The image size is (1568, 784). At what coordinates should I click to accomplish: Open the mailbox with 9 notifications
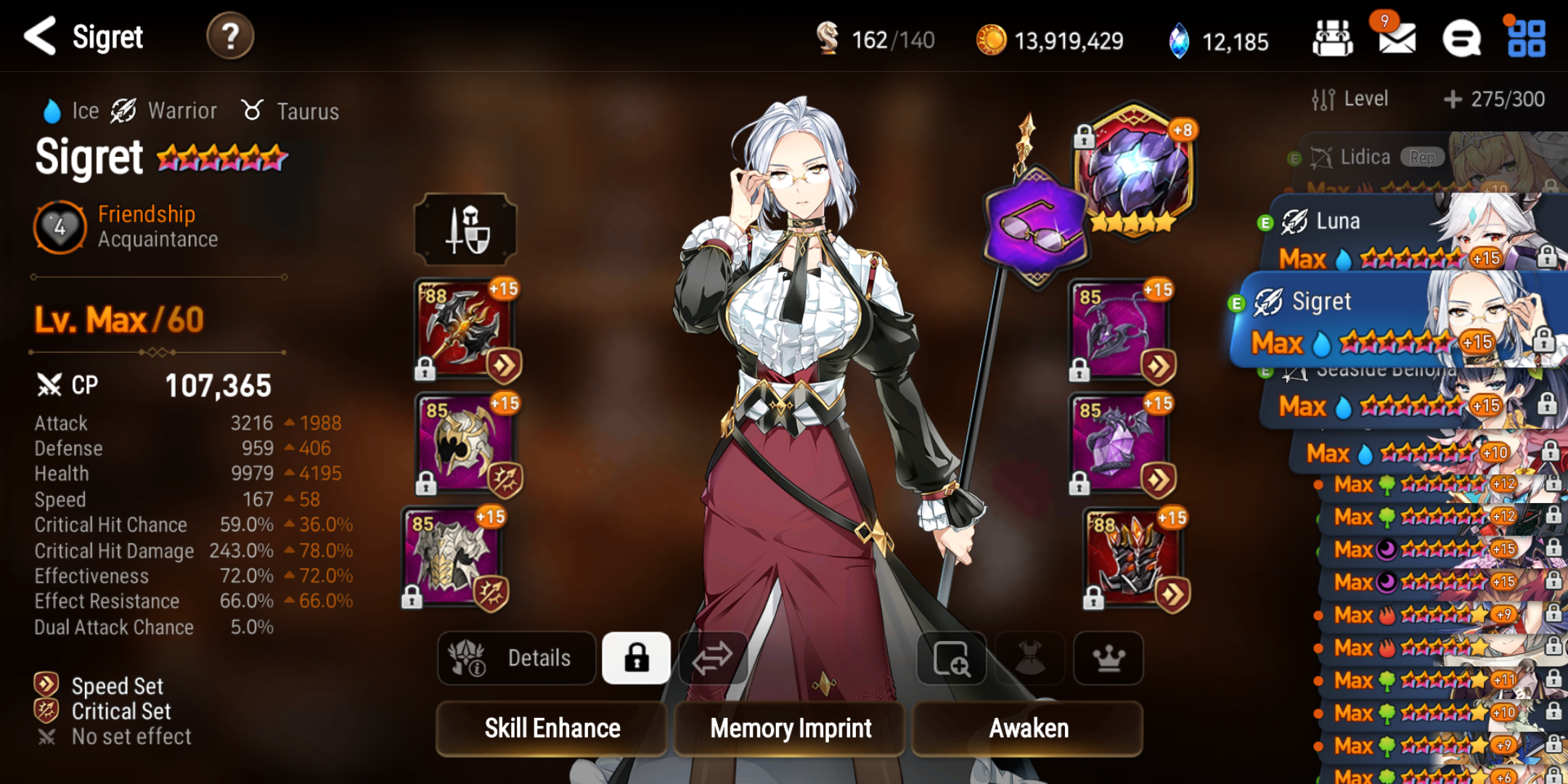1397,40
